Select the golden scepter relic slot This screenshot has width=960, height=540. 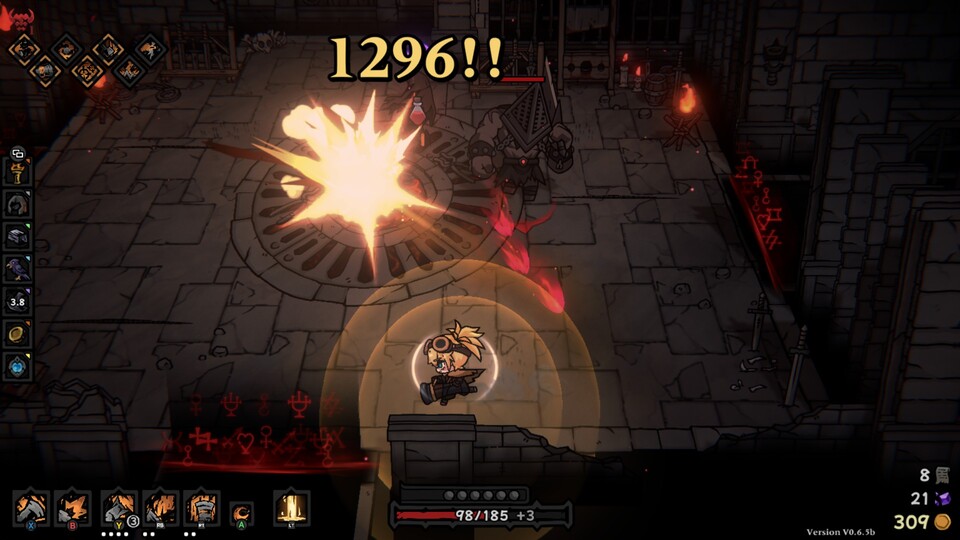(17, 172)
